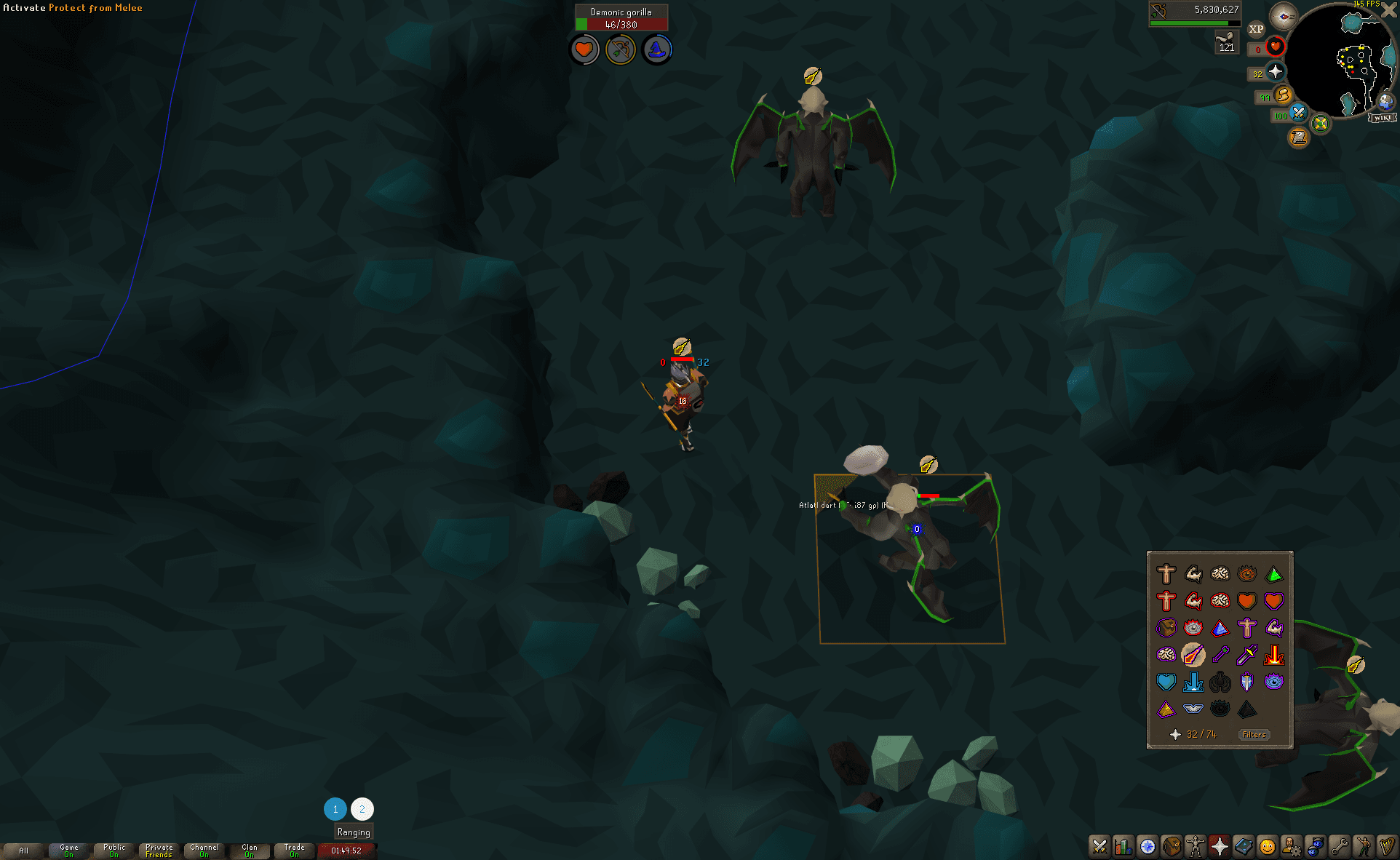Open the Emotes panel (smiley icon)
The image size is (1400, 860).
1267,846
